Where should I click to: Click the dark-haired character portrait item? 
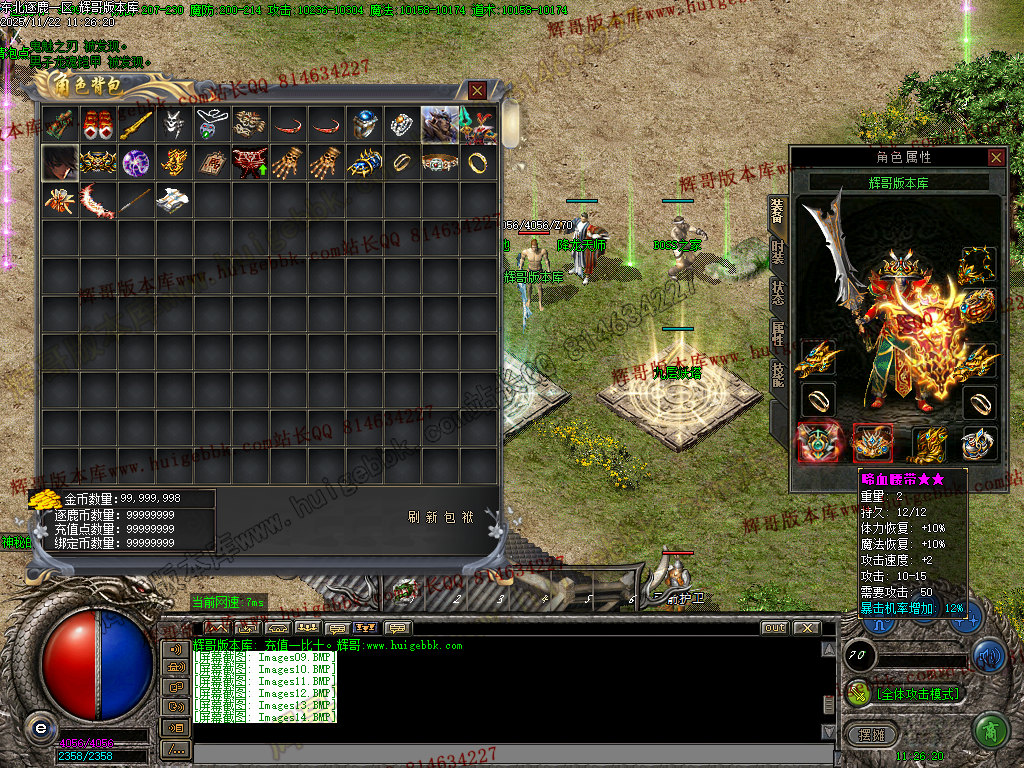point(59,162)
